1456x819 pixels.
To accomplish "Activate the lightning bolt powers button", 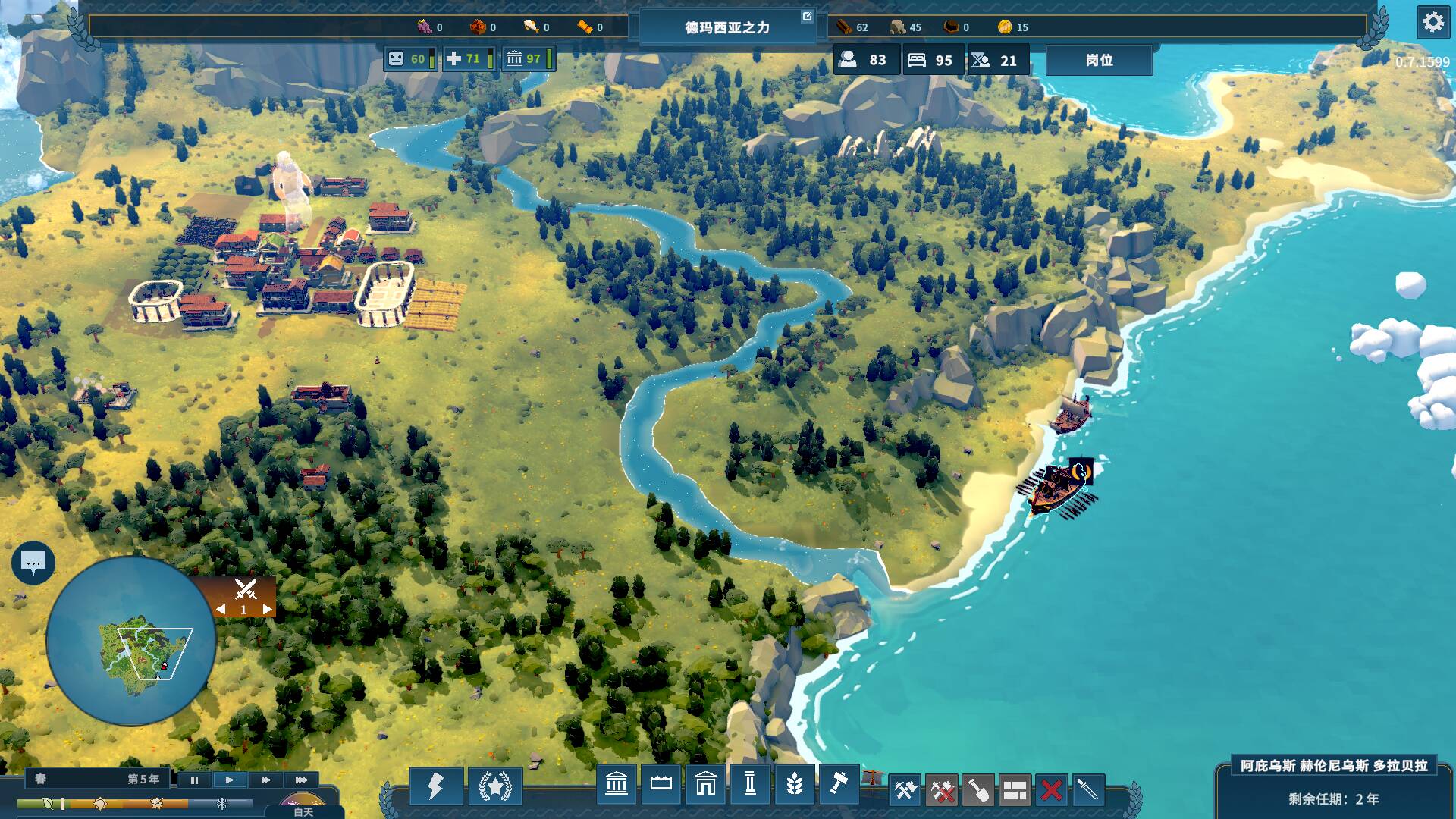I will (x=435, y=786).
